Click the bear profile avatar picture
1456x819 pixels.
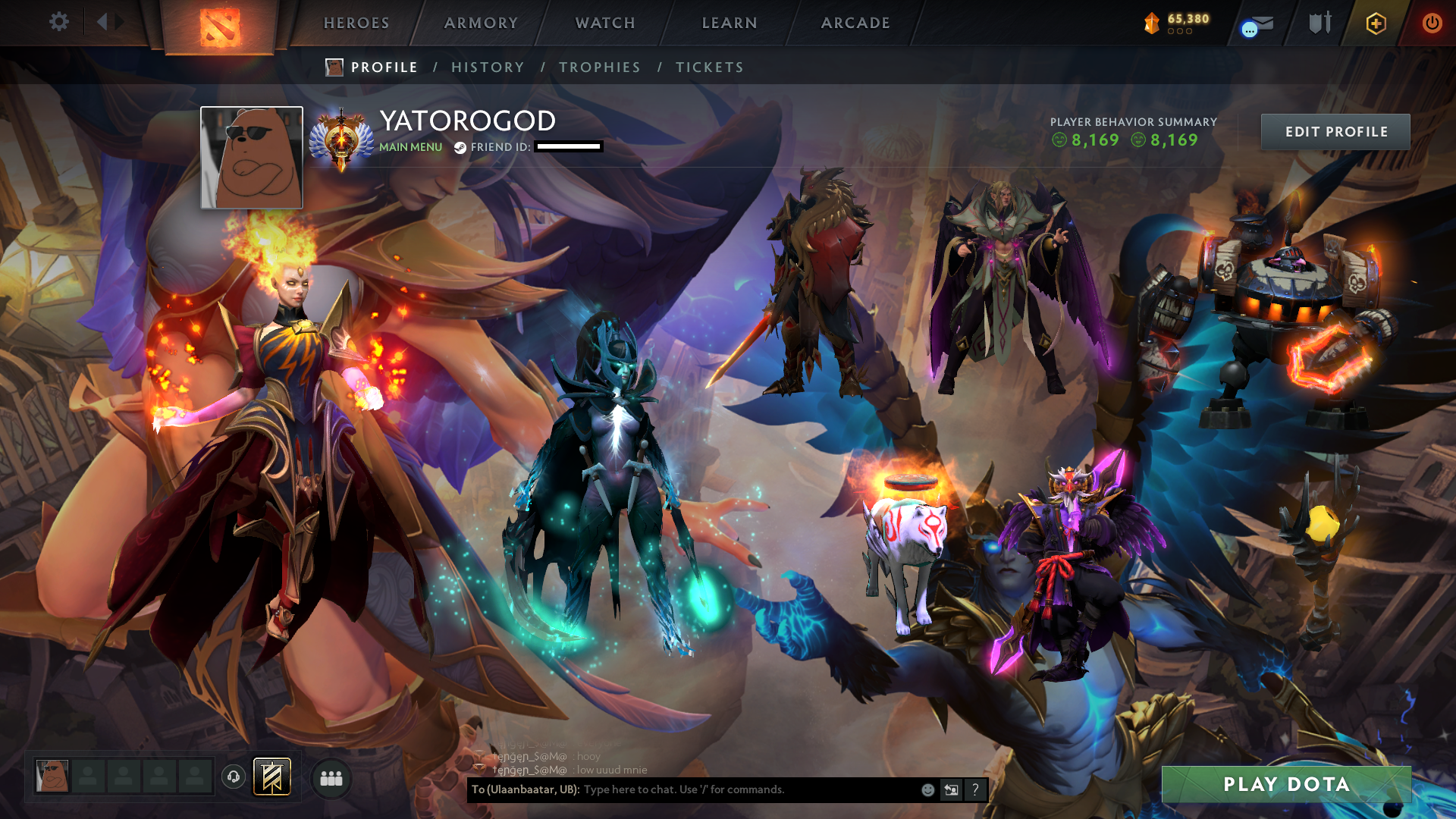click(x=252, y=158)
